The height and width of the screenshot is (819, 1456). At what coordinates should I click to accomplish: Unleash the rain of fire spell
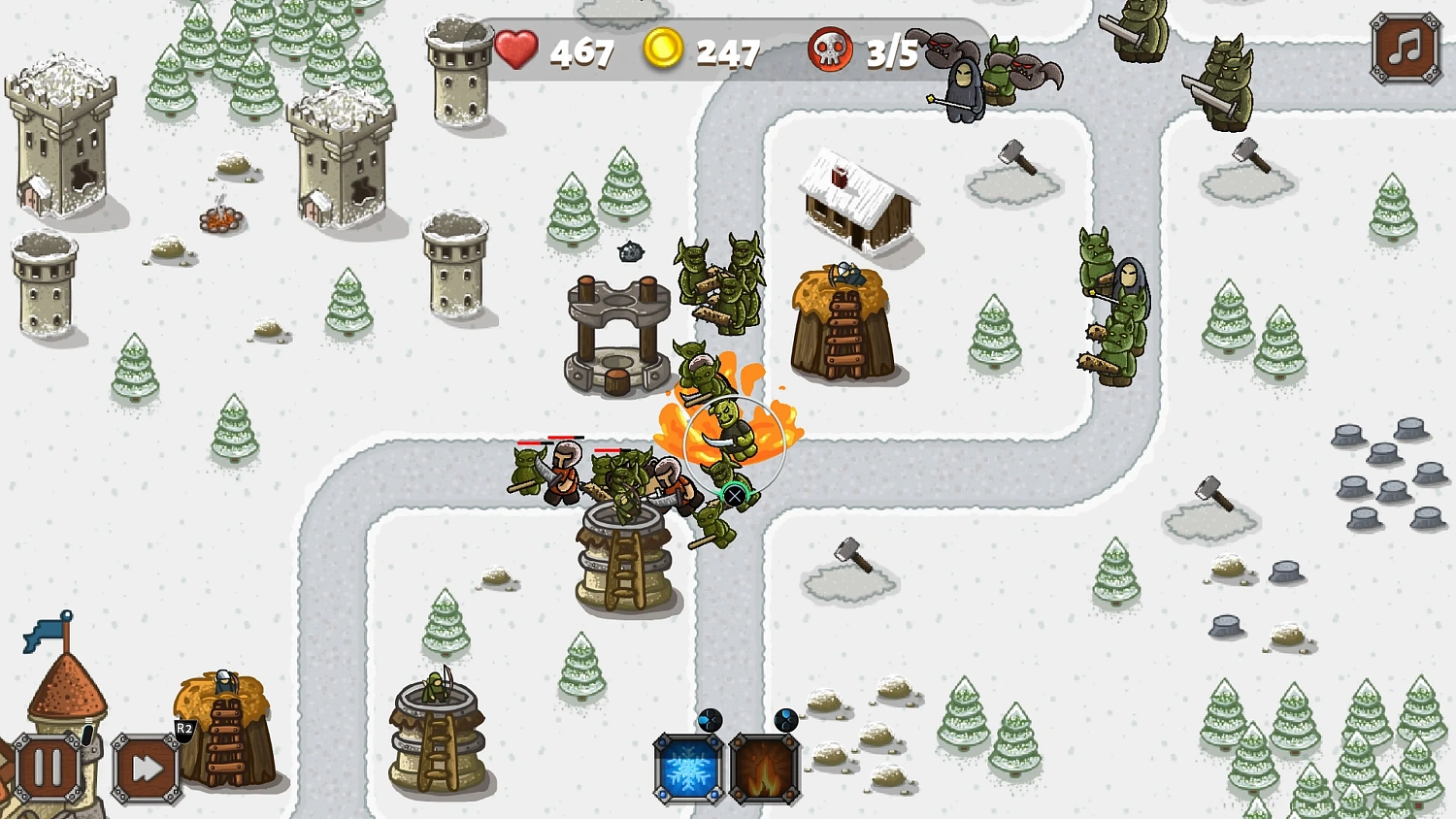click(x=764, y=767)
